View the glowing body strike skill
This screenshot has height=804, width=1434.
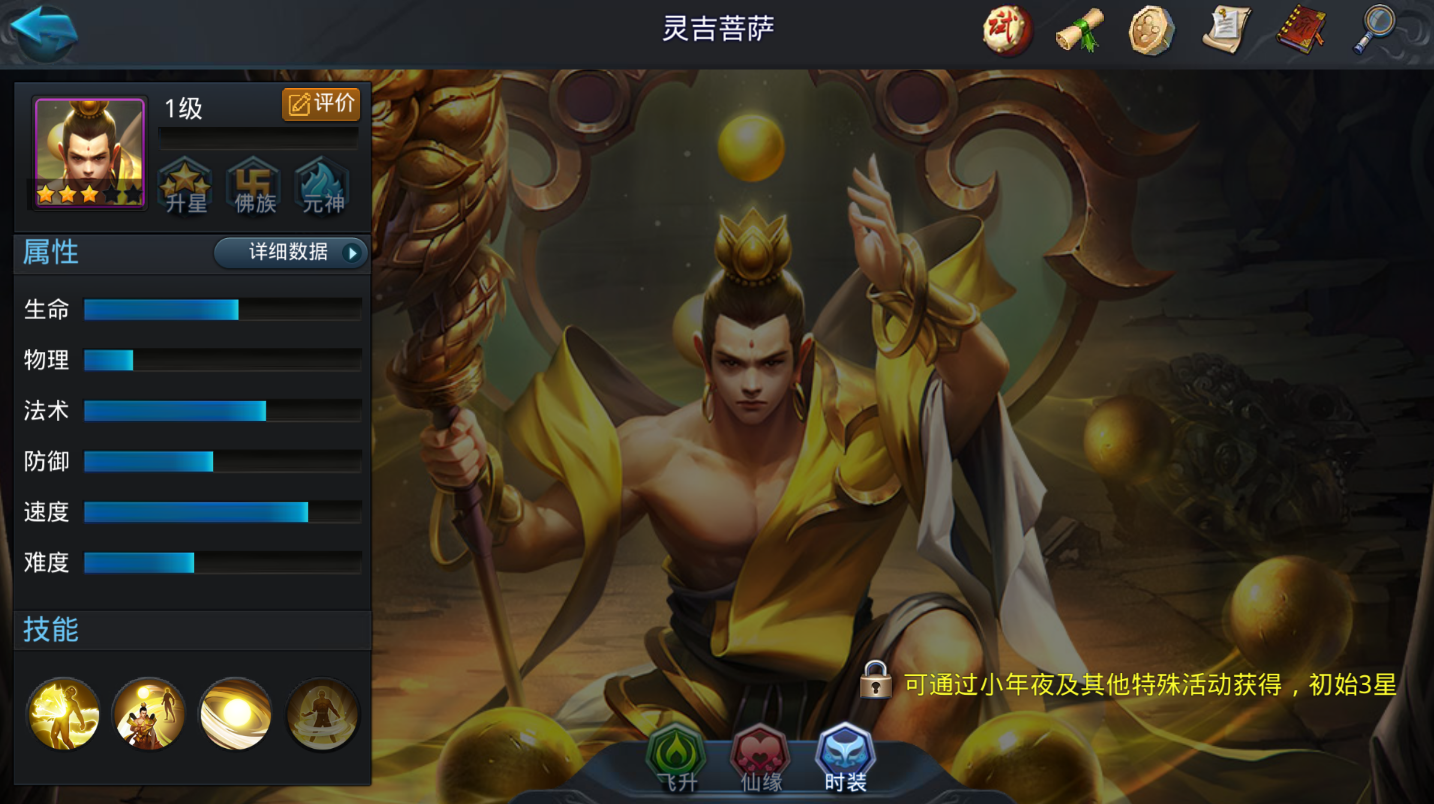tap(63, 714)
